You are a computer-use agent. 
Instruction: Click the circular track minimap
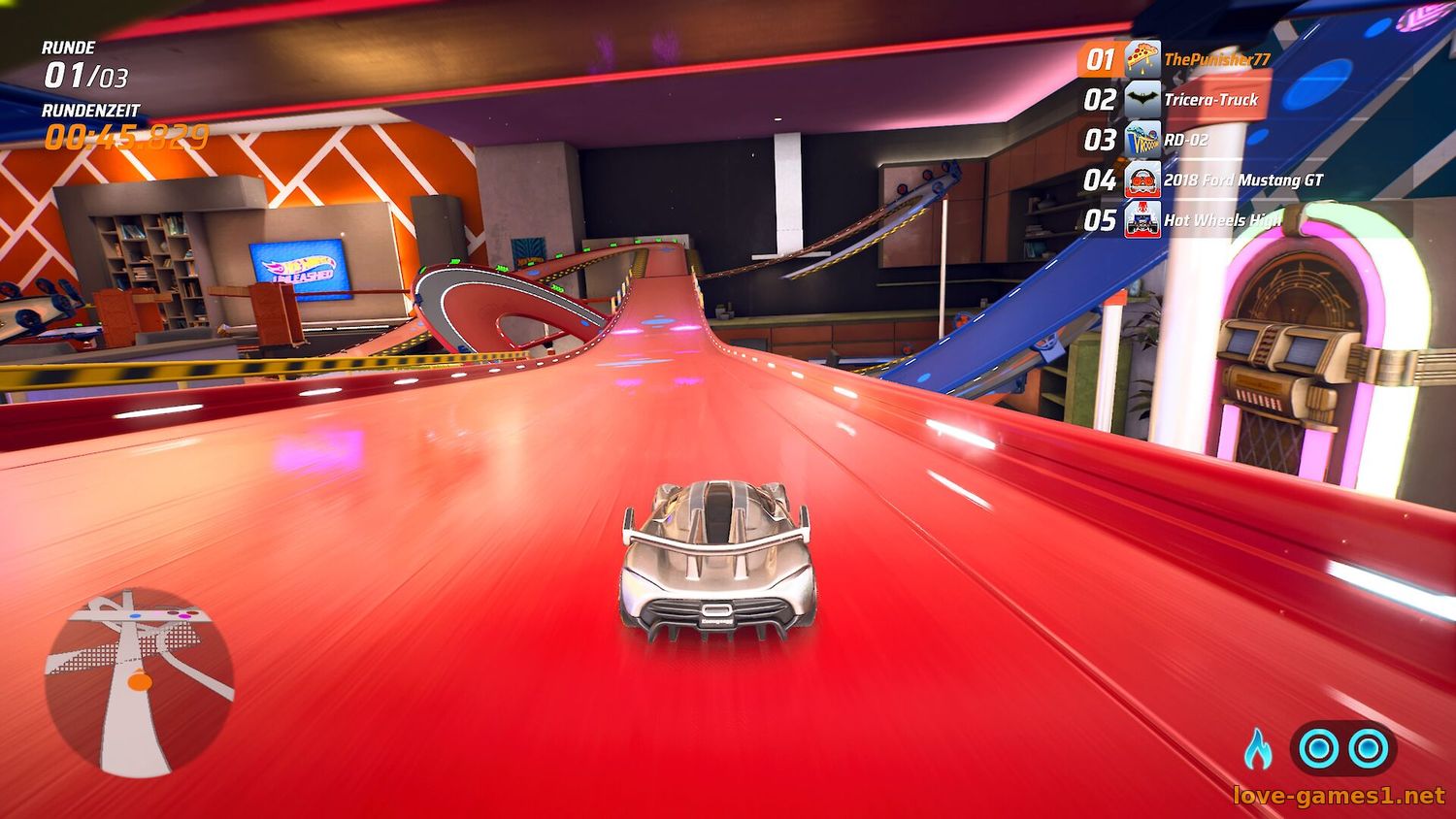(139, 682)
